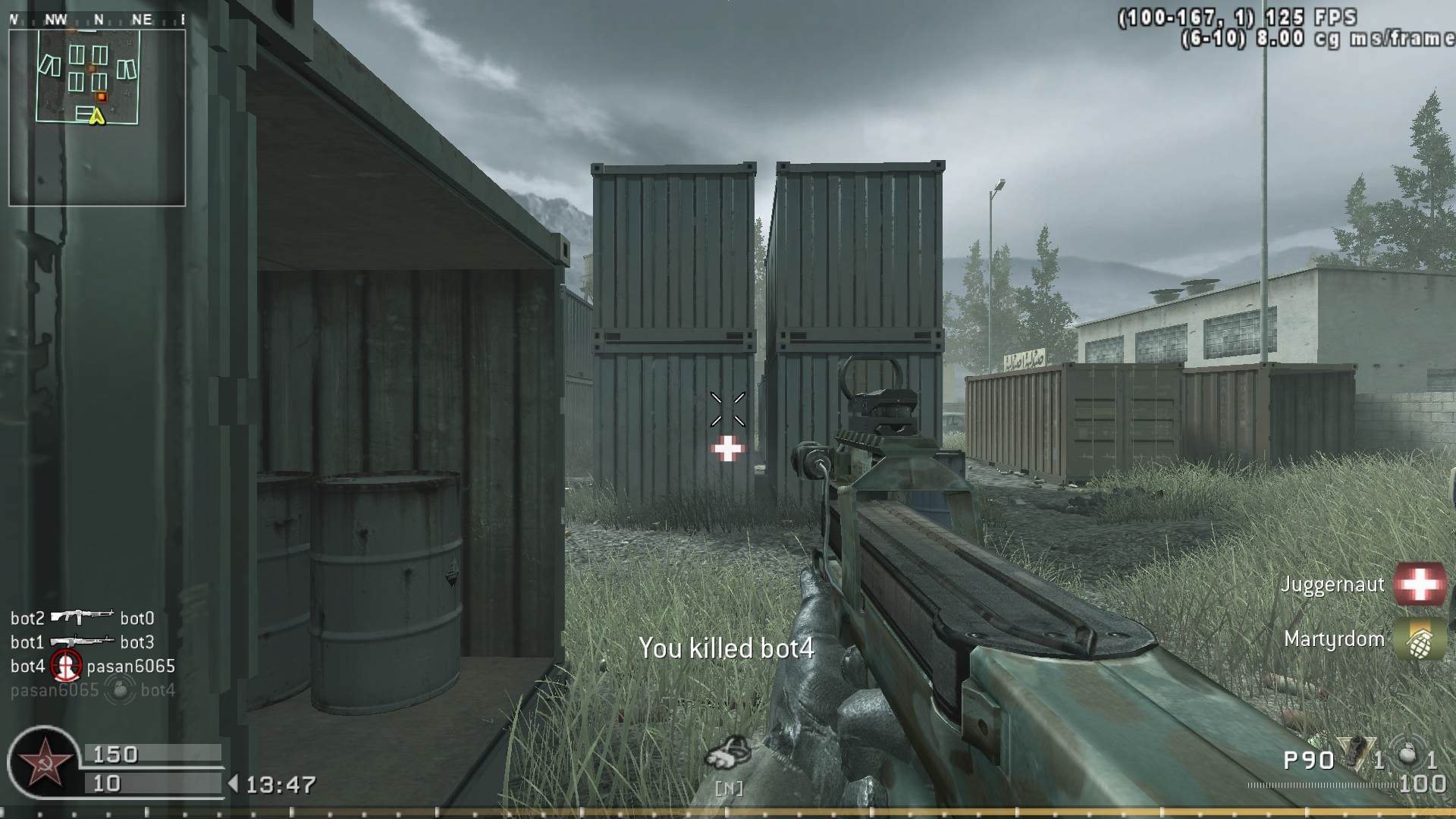Click the white medical cross pickup near the containers
This screenshot has height=819, width=1456.
tap(727, 450)
